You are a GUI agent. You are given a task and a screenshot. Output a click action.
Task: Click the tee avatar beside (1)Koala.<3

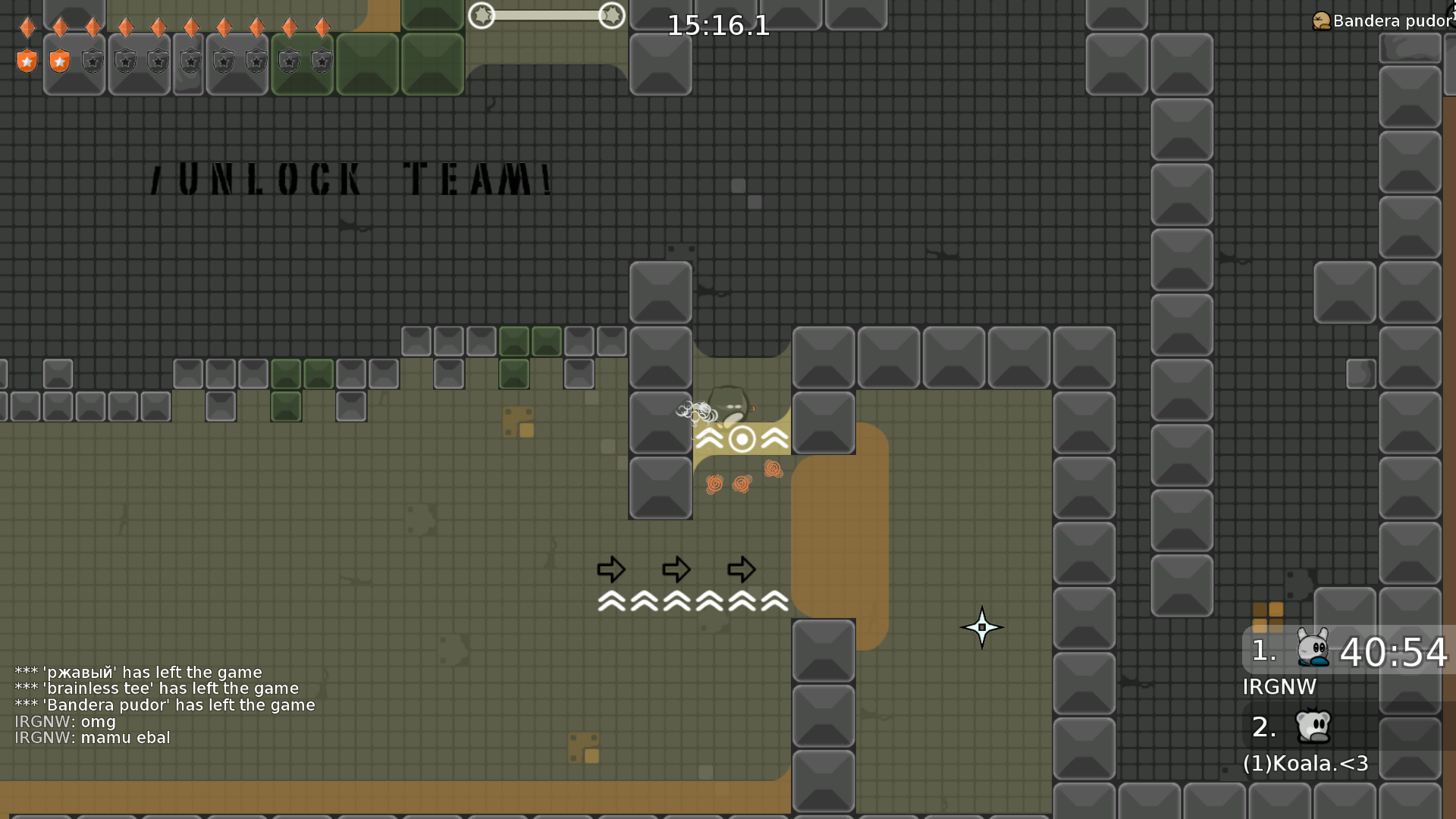(1314, 726)
